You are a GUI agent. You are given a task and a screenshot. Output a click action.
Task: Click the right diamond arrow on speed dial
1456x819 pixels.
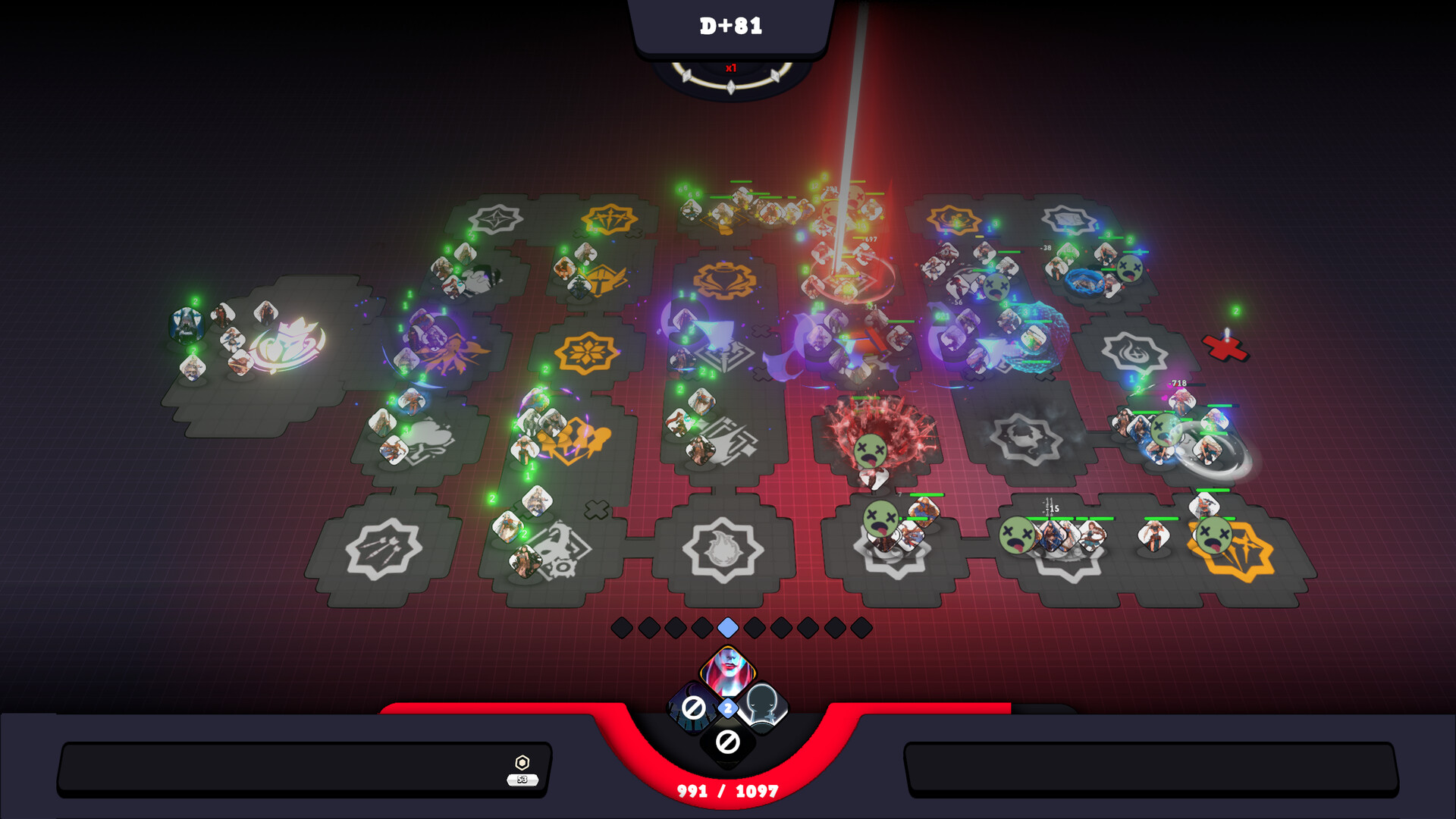[x=775, y=76]
